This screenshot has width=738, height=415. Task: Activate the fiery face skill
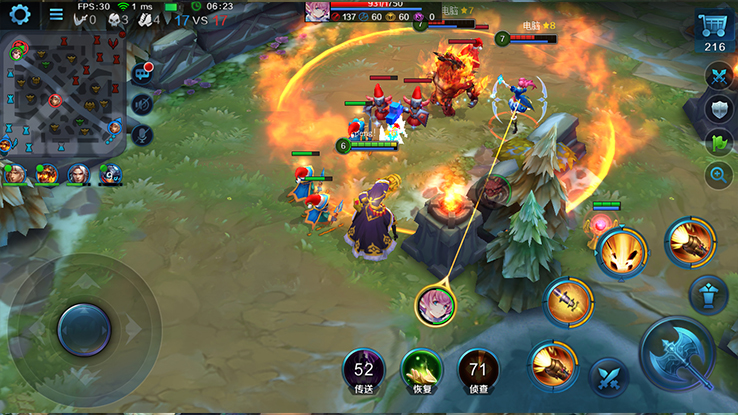(x=621, y=250)
